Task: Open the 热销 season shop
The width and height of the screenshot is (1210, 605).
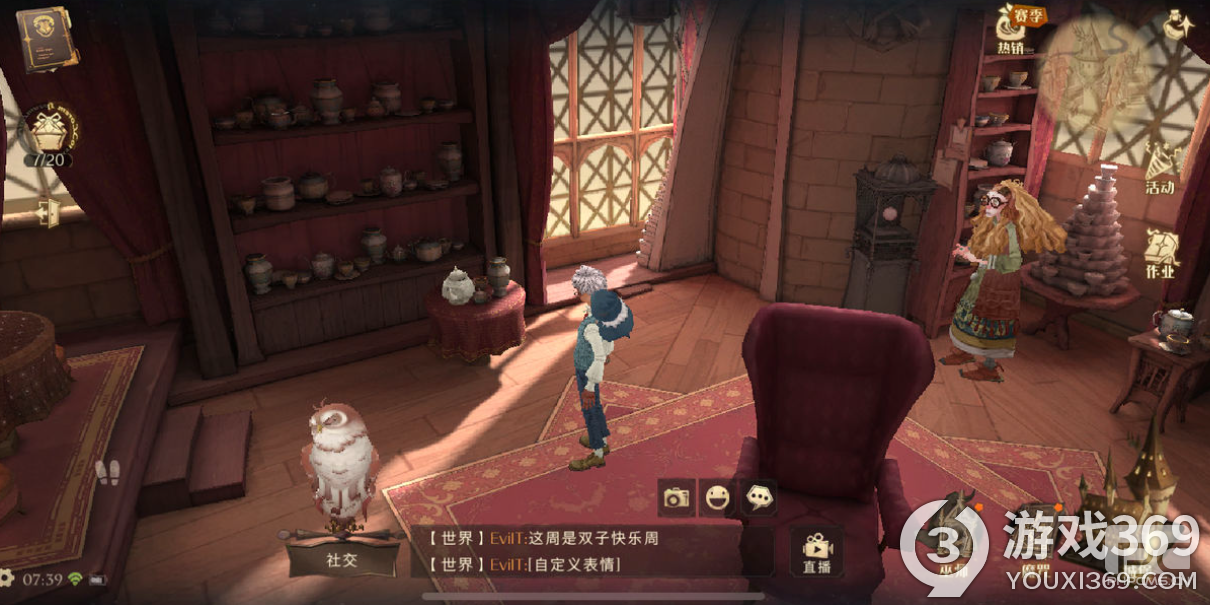Action: [1011, 29]
